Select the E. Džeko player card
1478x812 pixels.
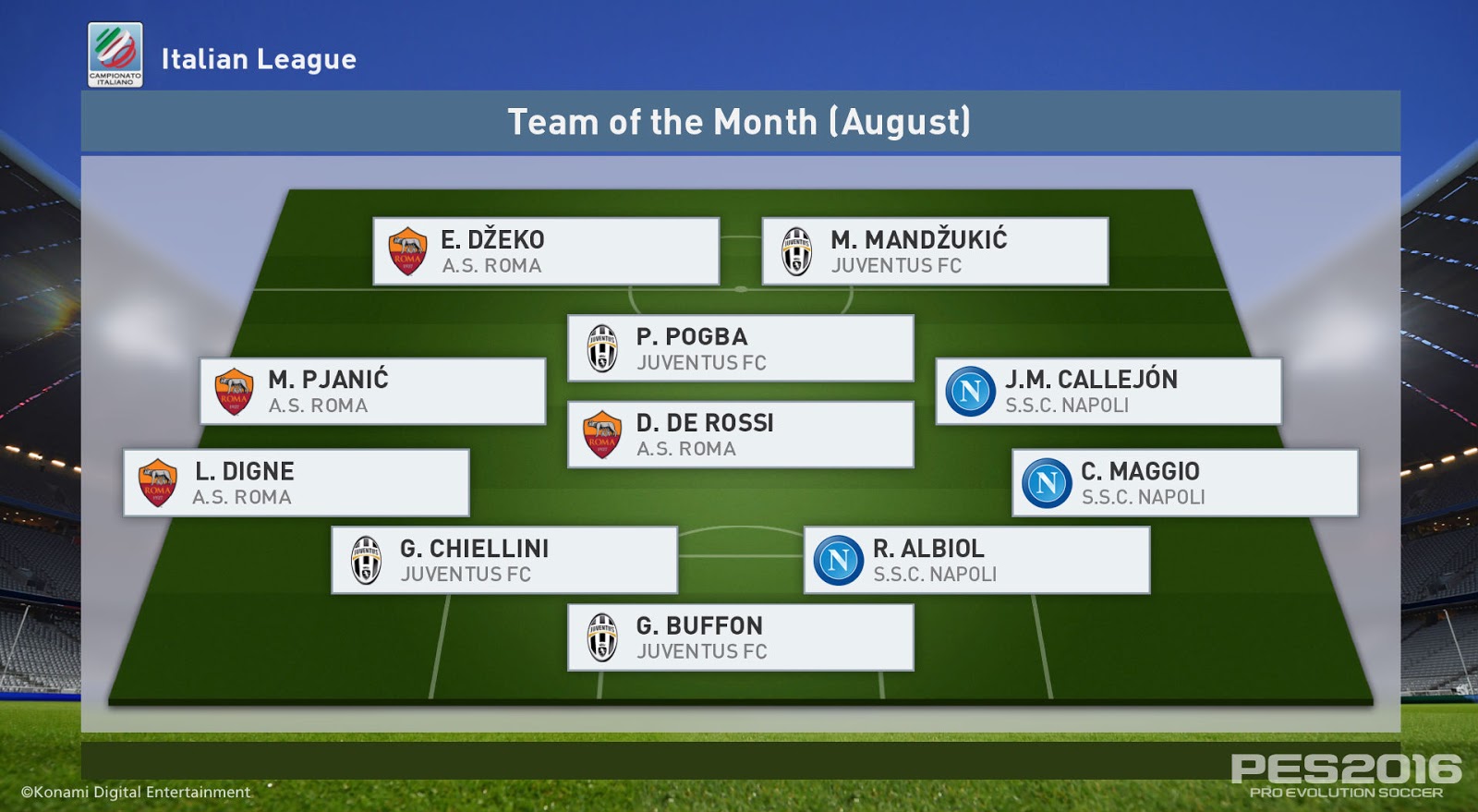coord(546,251)
